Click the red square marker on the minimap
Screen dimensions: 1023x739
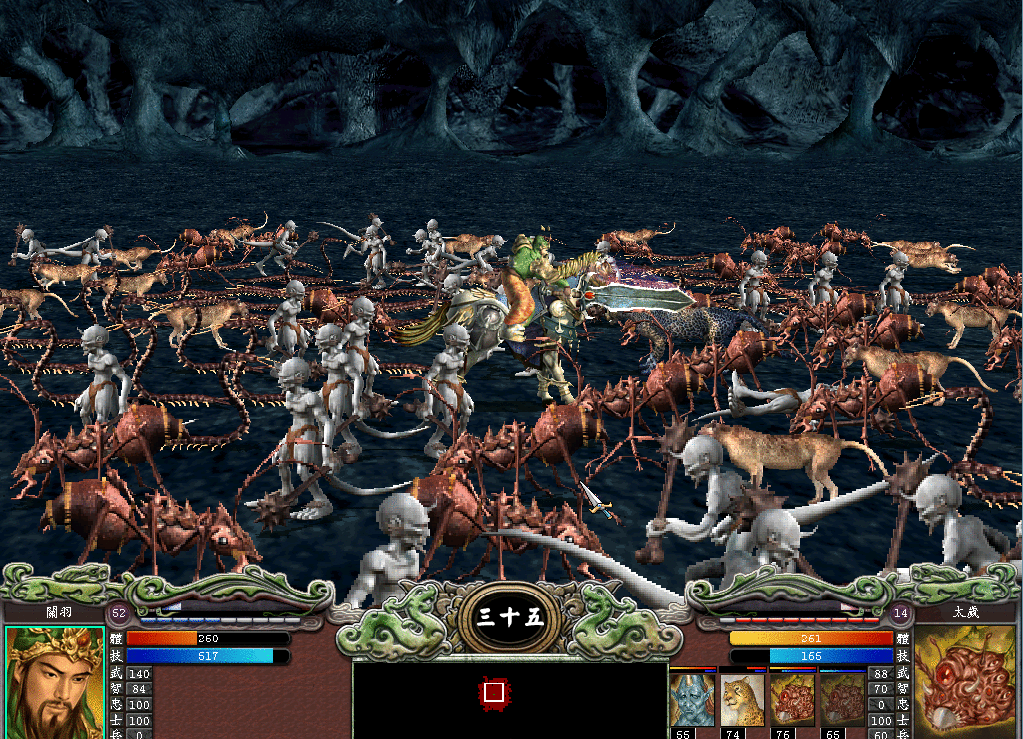(493, 691)
